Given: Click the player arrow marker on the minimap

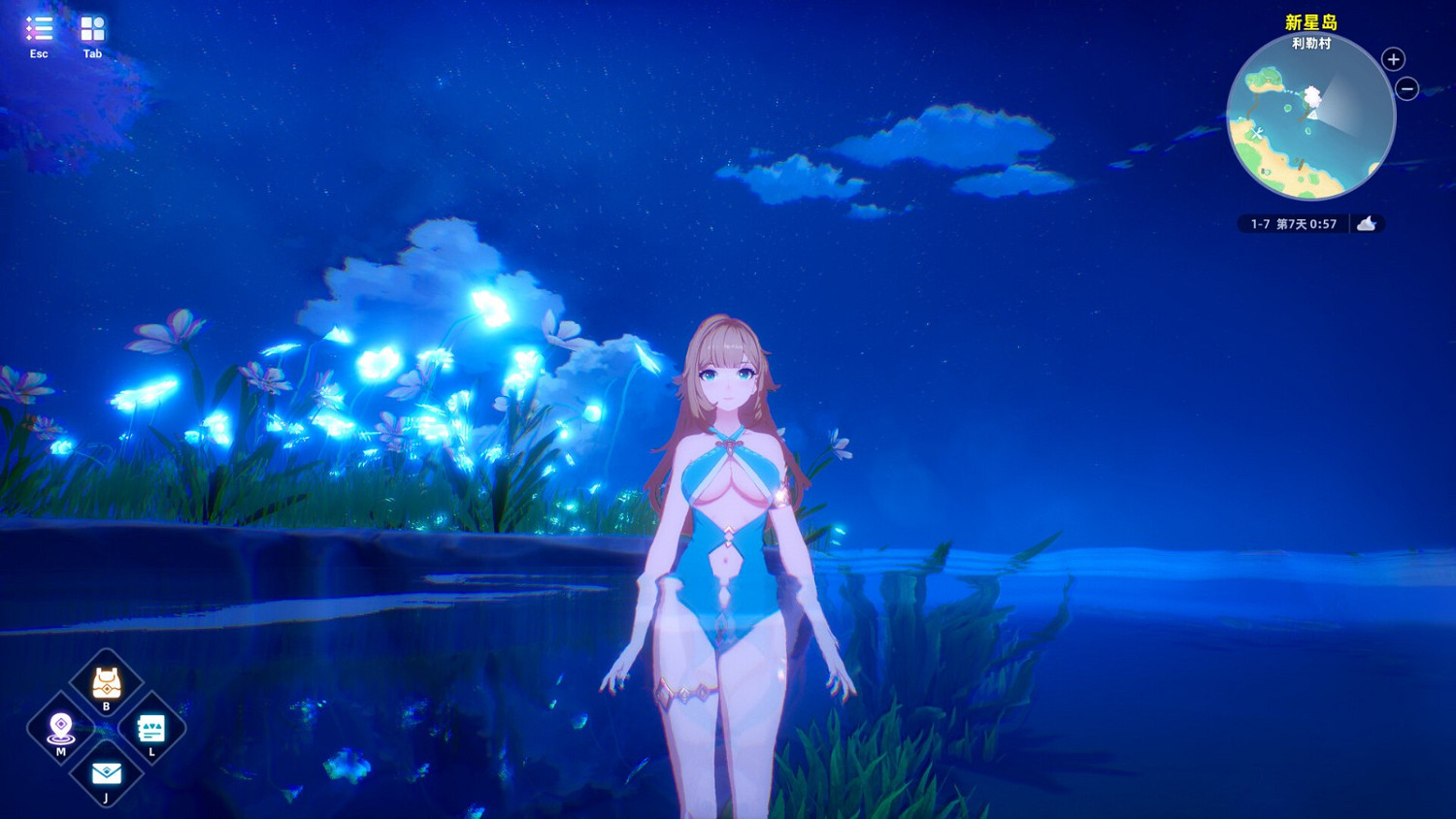Looking at the screenshot, I should click(x=1313, y=116).
